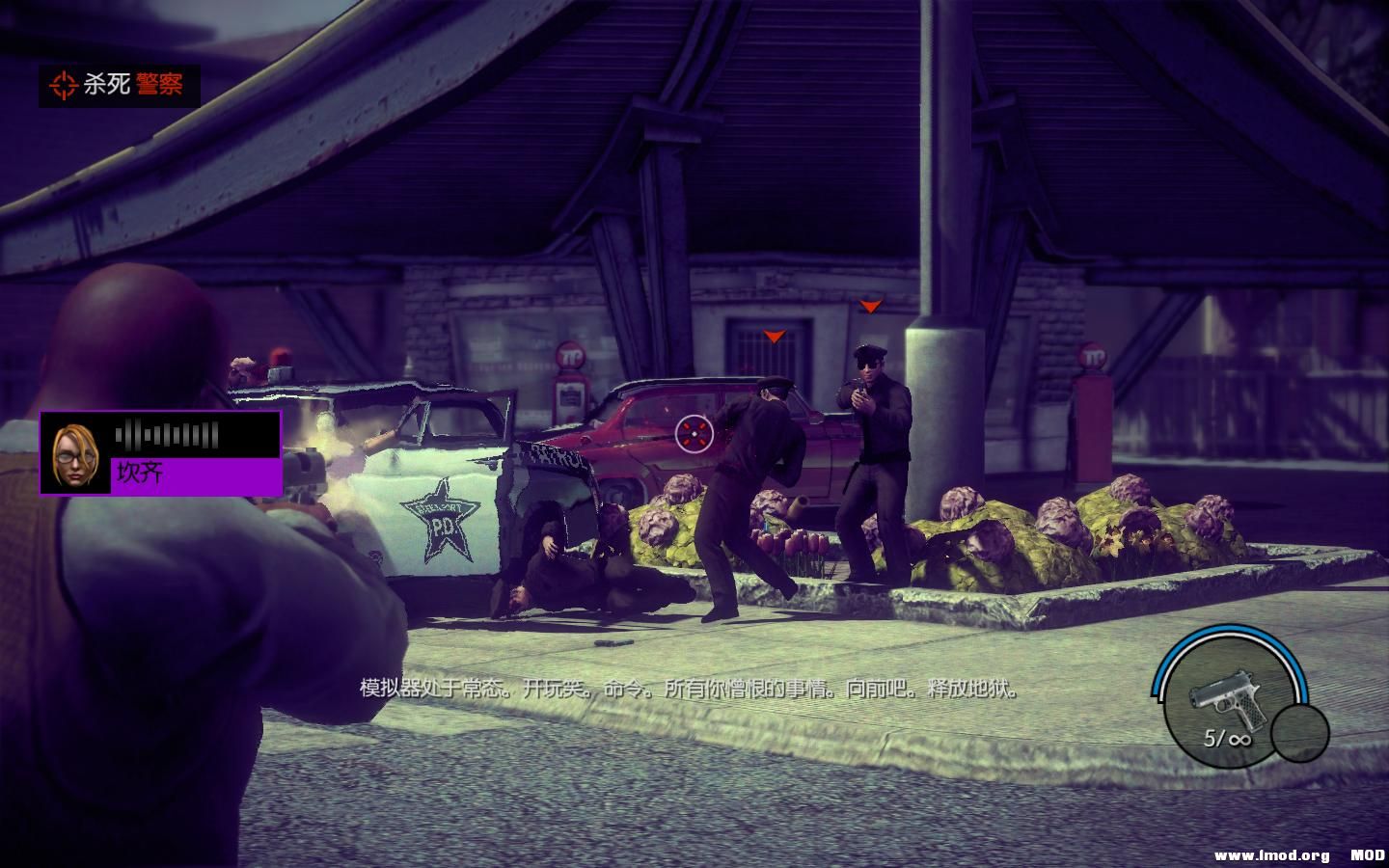Expand the 坎齐 dialogue call panel
Image resolution: width=1389 pixels, height=868 pixels.
coord(159,454)
